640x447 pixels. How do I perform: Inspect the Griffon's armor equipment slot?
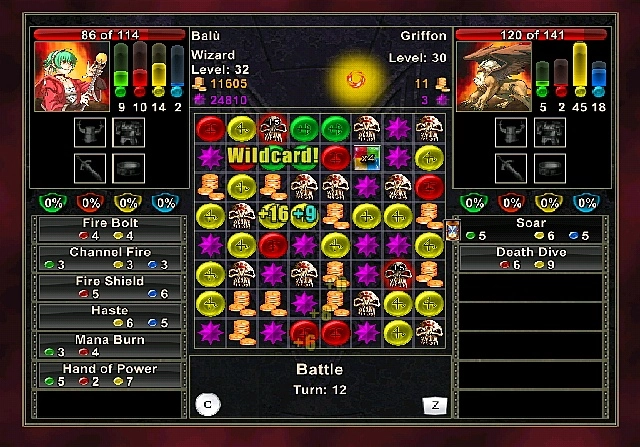[x=549, y=129]
